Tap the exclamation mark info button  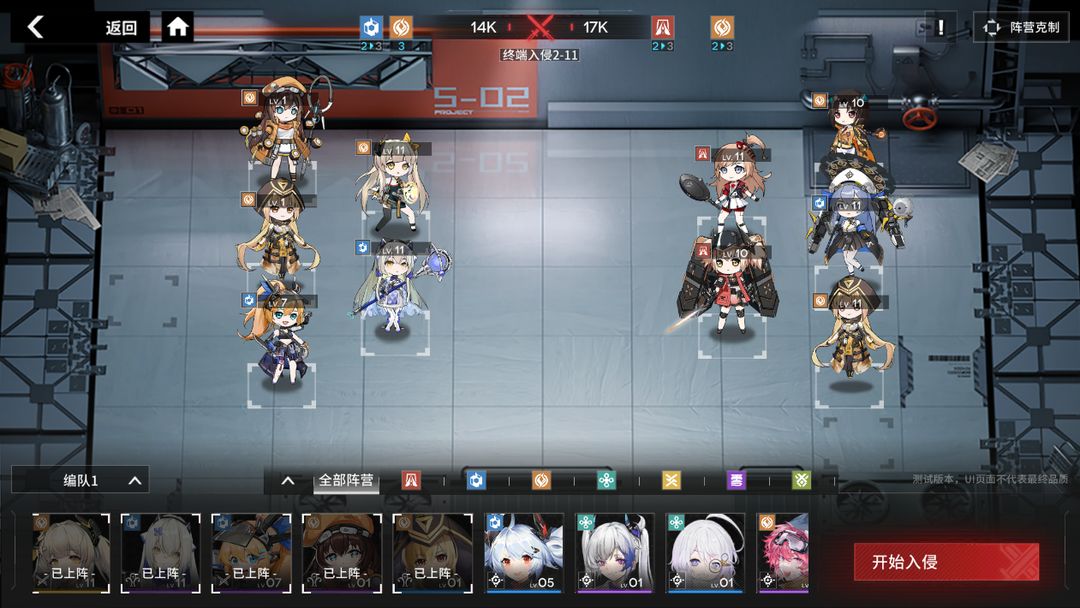(x=940, y=27)
